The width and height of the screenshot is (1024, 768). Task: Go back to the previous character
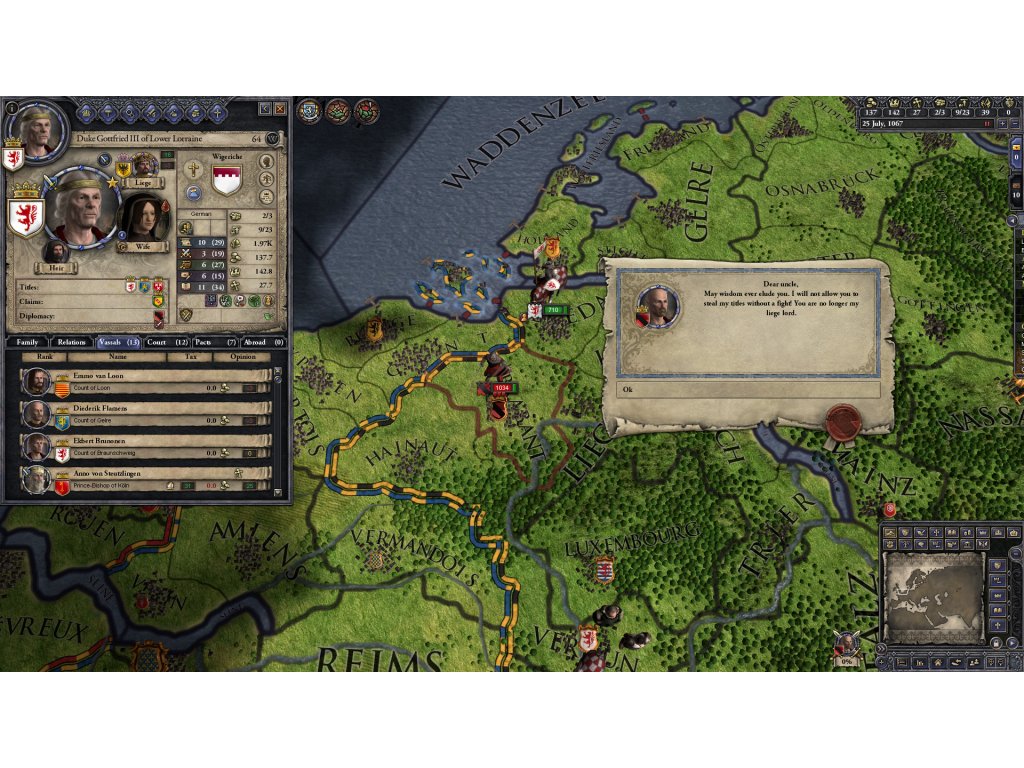264,108
